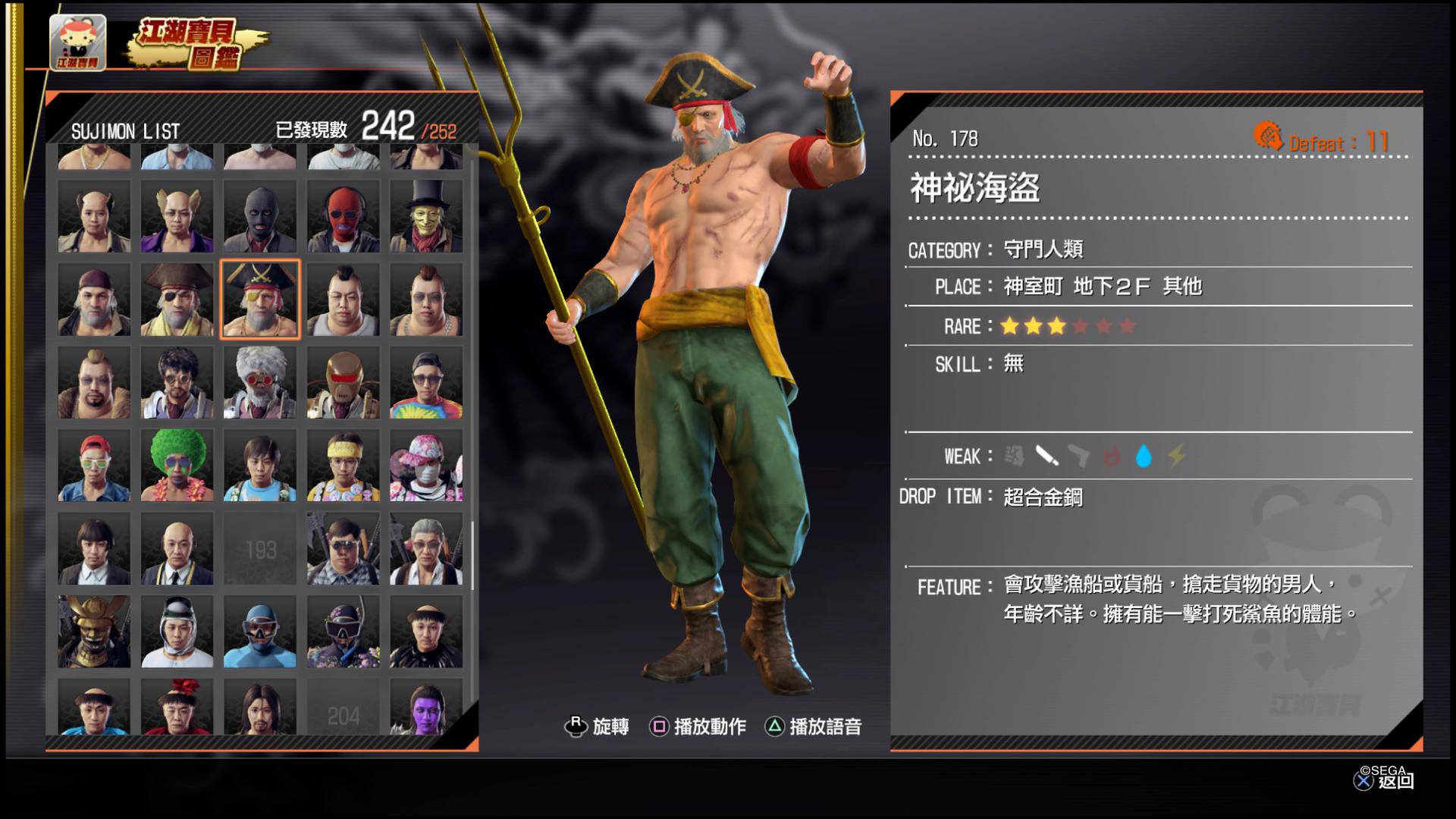The width and height of the screenshot is (1456, 819).
Task: Select the tie-dye shirt Sujimon entry
Action: 426,382
